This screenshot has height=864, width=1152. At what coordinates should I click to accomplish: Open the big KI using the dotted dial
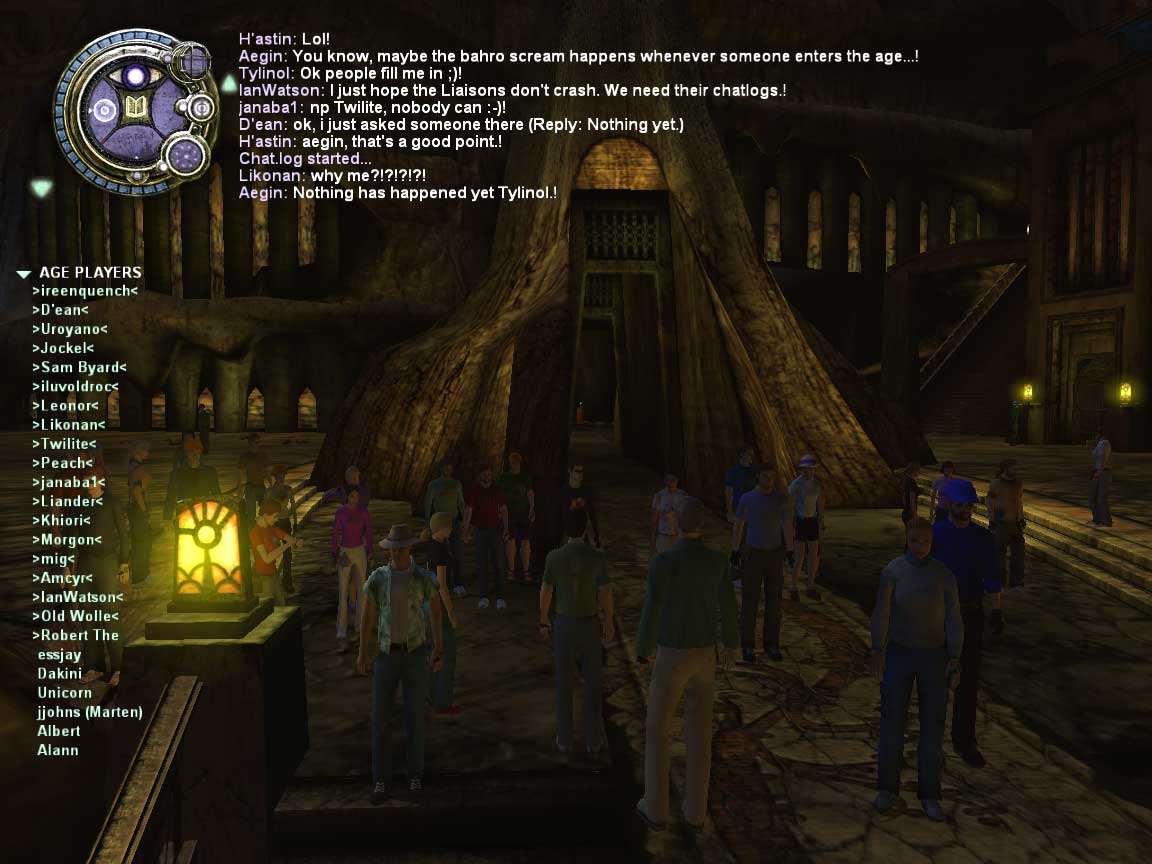click(x=184, y=155)
